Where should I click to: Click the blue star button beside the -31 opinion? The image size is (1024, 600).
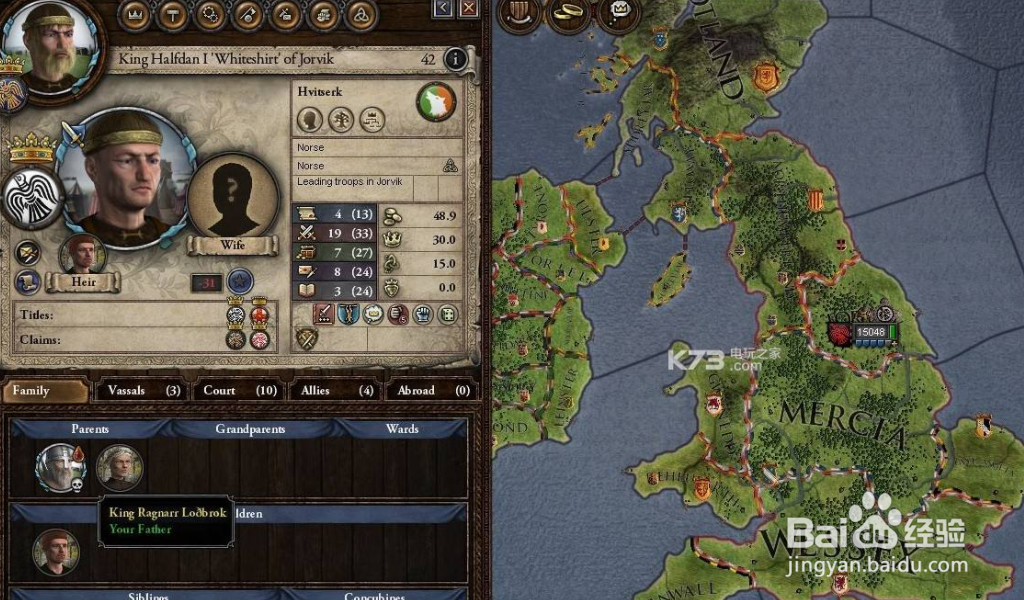pyautogui.click(x=239, y=282)
